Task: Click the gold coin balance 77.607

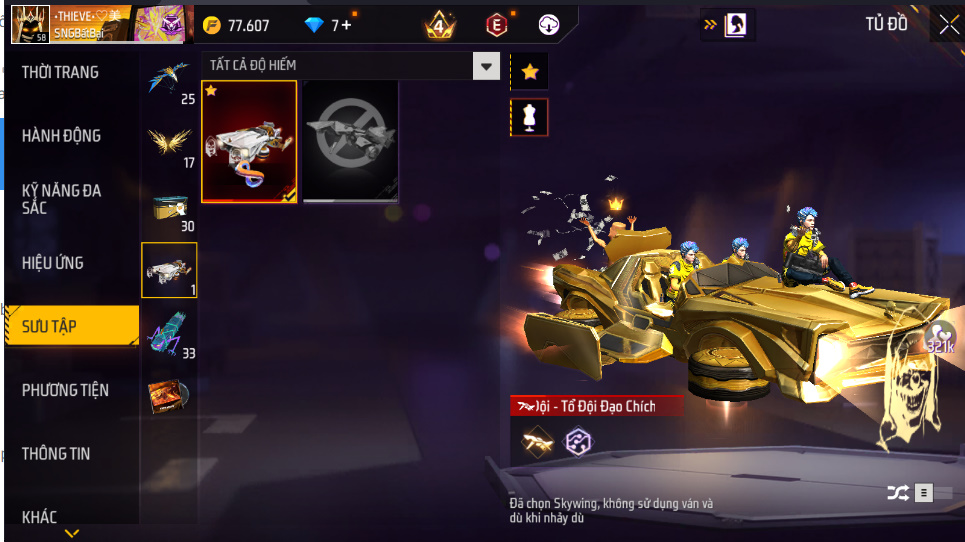Action: coord(237,26)
